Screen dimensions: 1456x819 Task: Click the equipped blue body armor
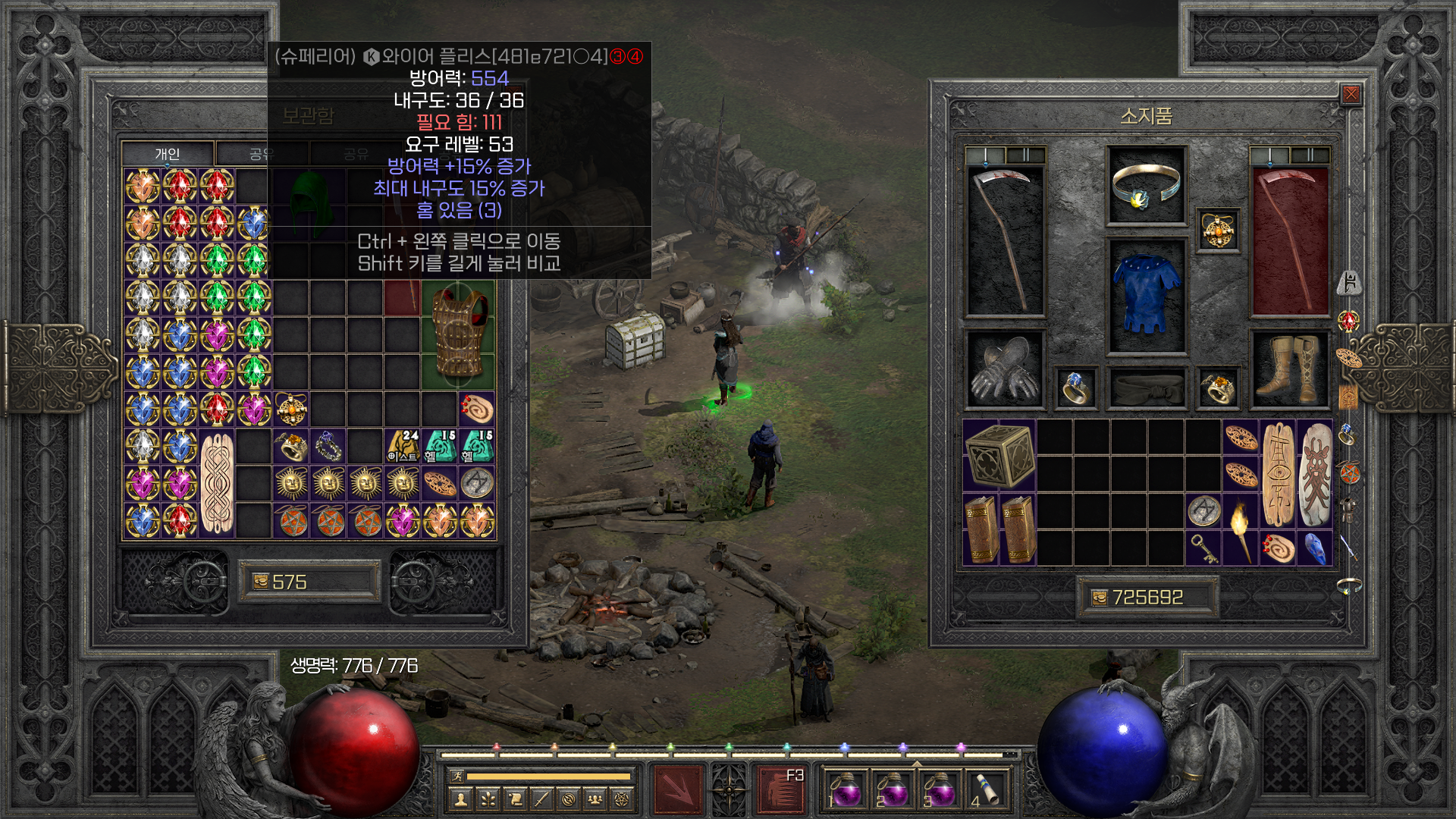tap(1146, 296)
